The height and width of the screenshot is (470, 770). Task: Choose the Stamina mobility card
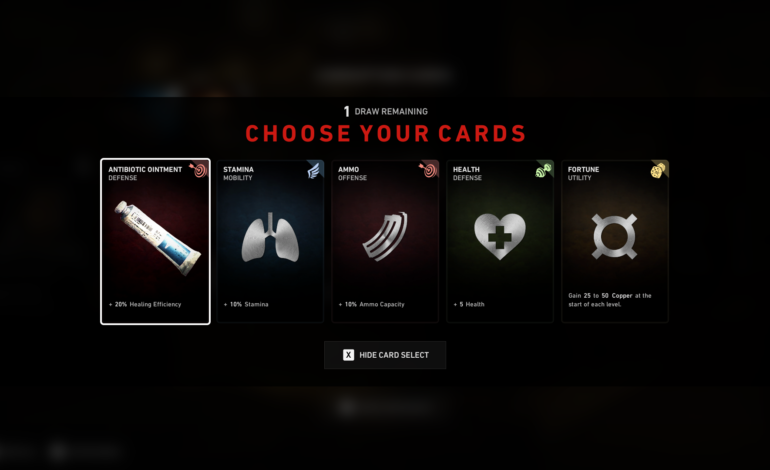270,241
